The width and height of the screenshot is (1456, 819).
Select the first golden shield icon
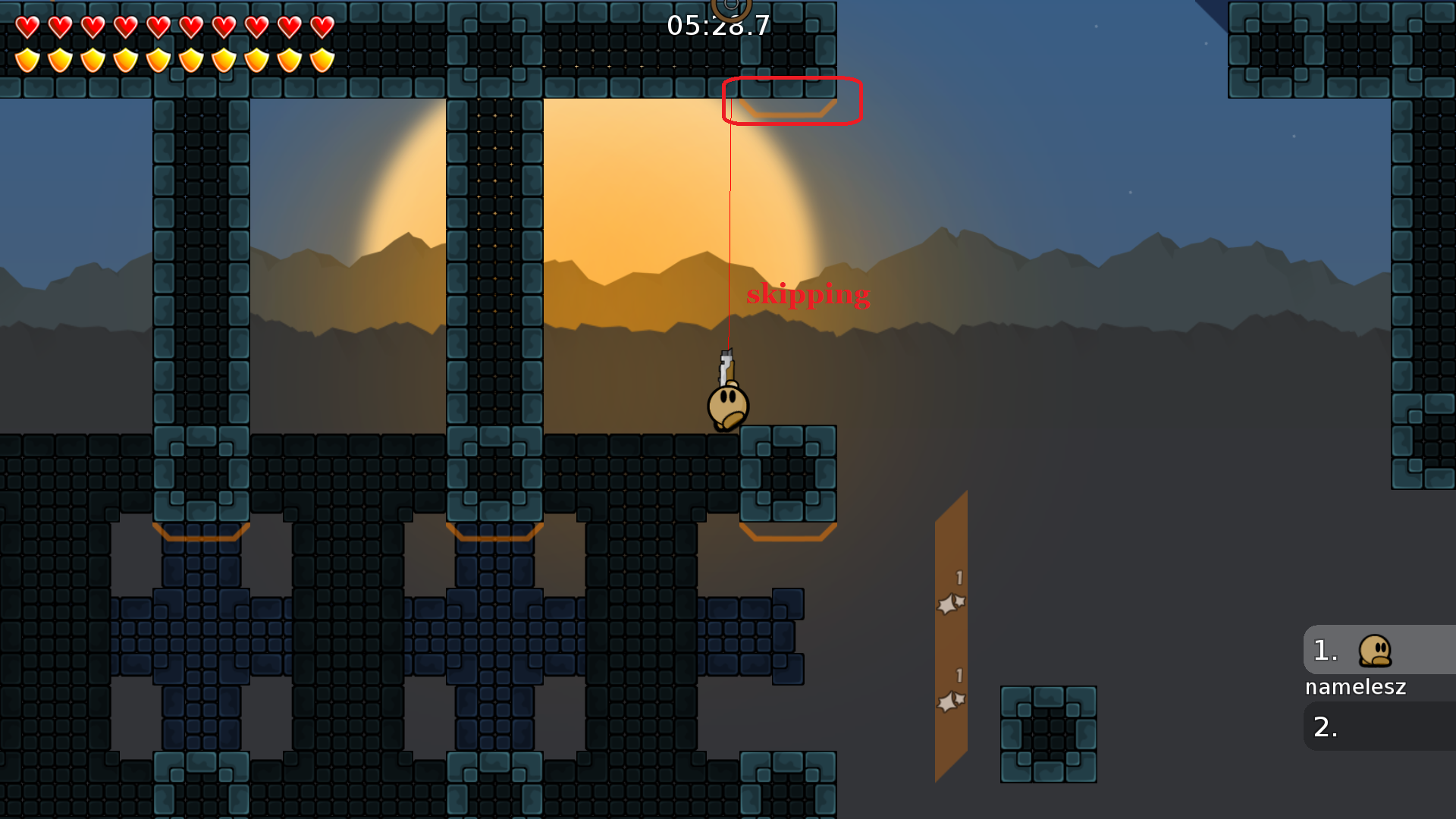tap(27, 58)
